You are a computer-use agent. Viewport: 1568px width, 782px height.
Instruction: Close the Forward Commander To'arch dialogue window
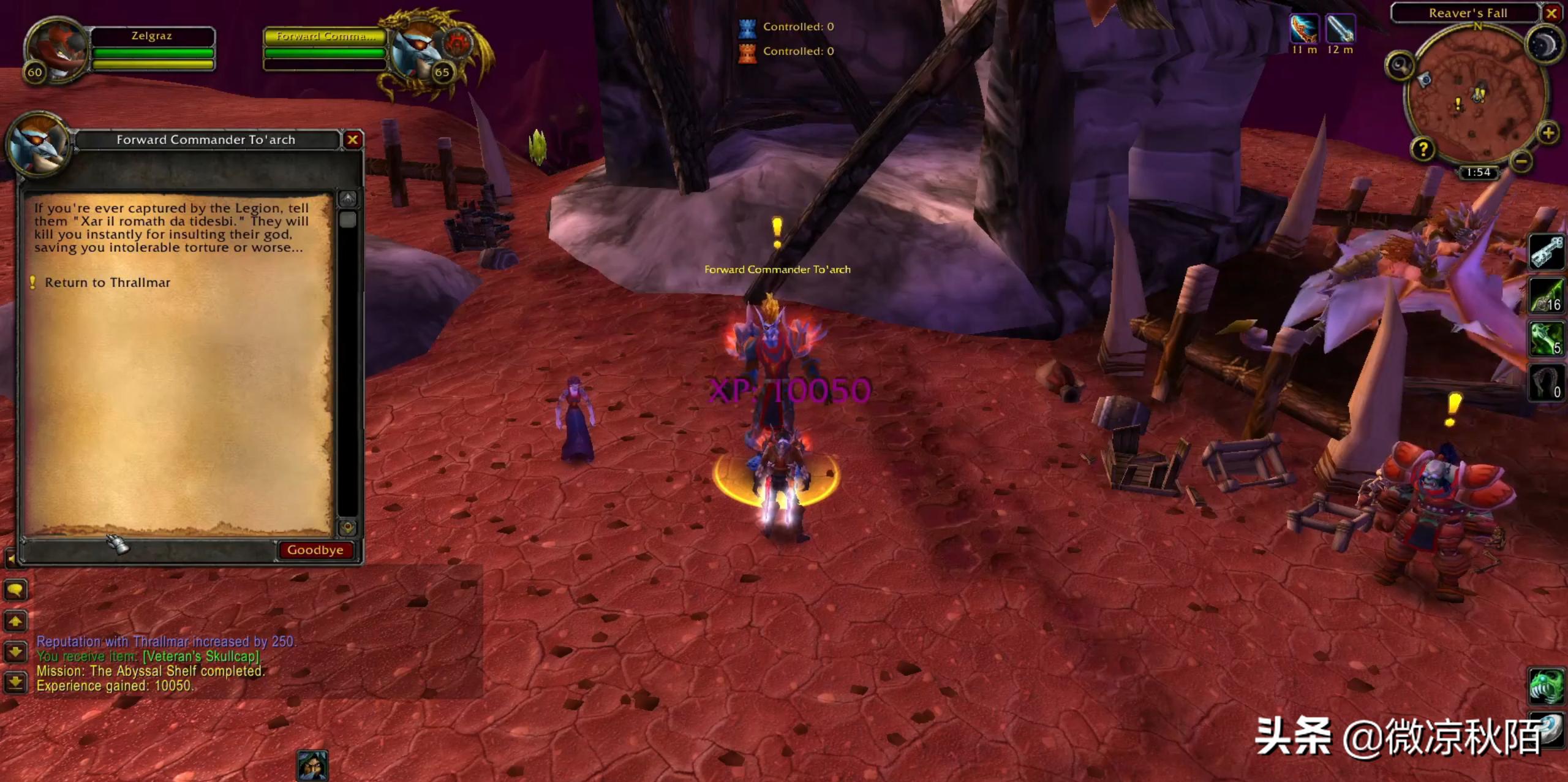click(x=353, y=140)
